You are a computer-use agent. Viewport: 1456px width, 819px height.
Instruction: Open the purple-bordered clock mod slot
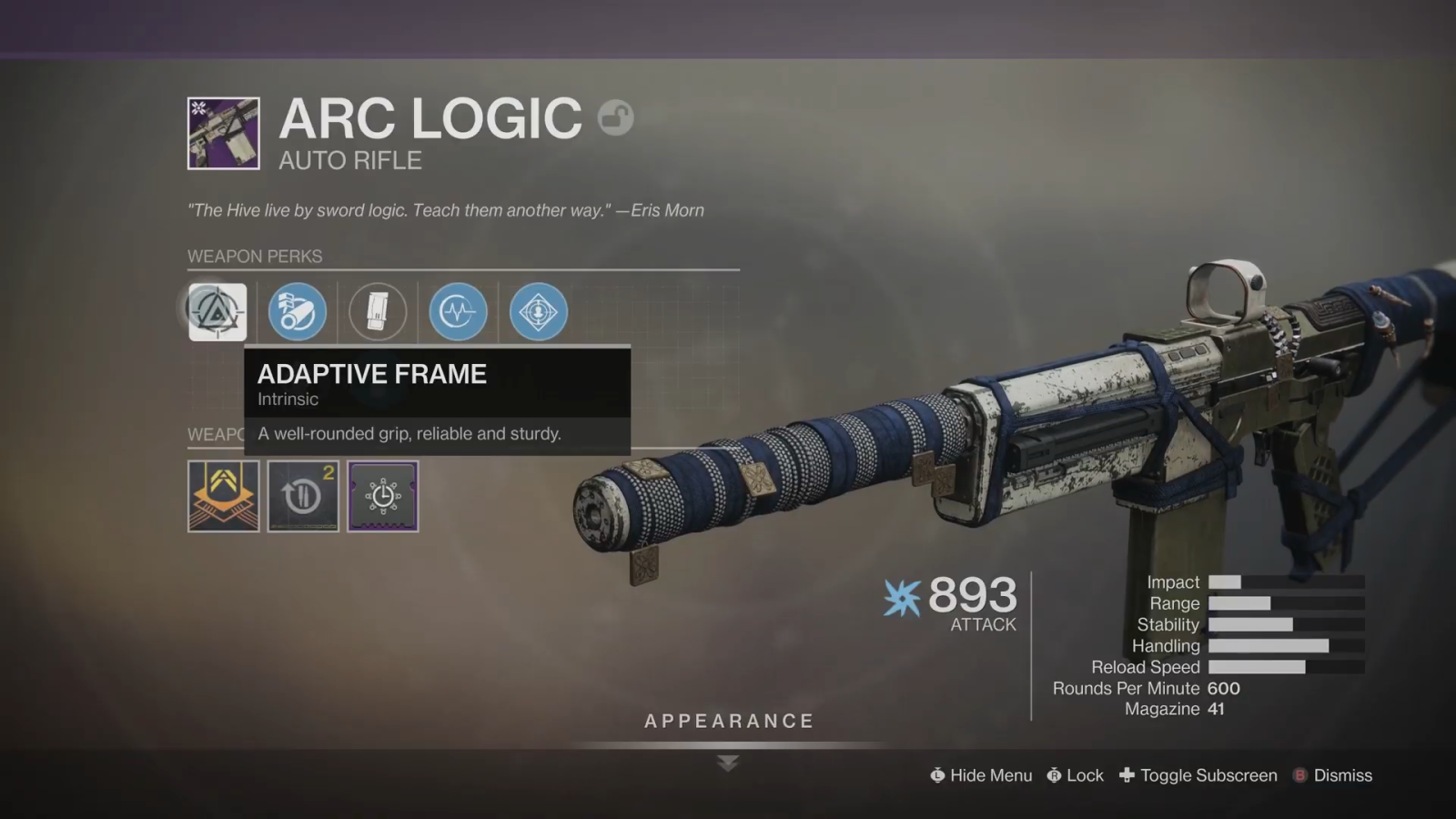383,496
